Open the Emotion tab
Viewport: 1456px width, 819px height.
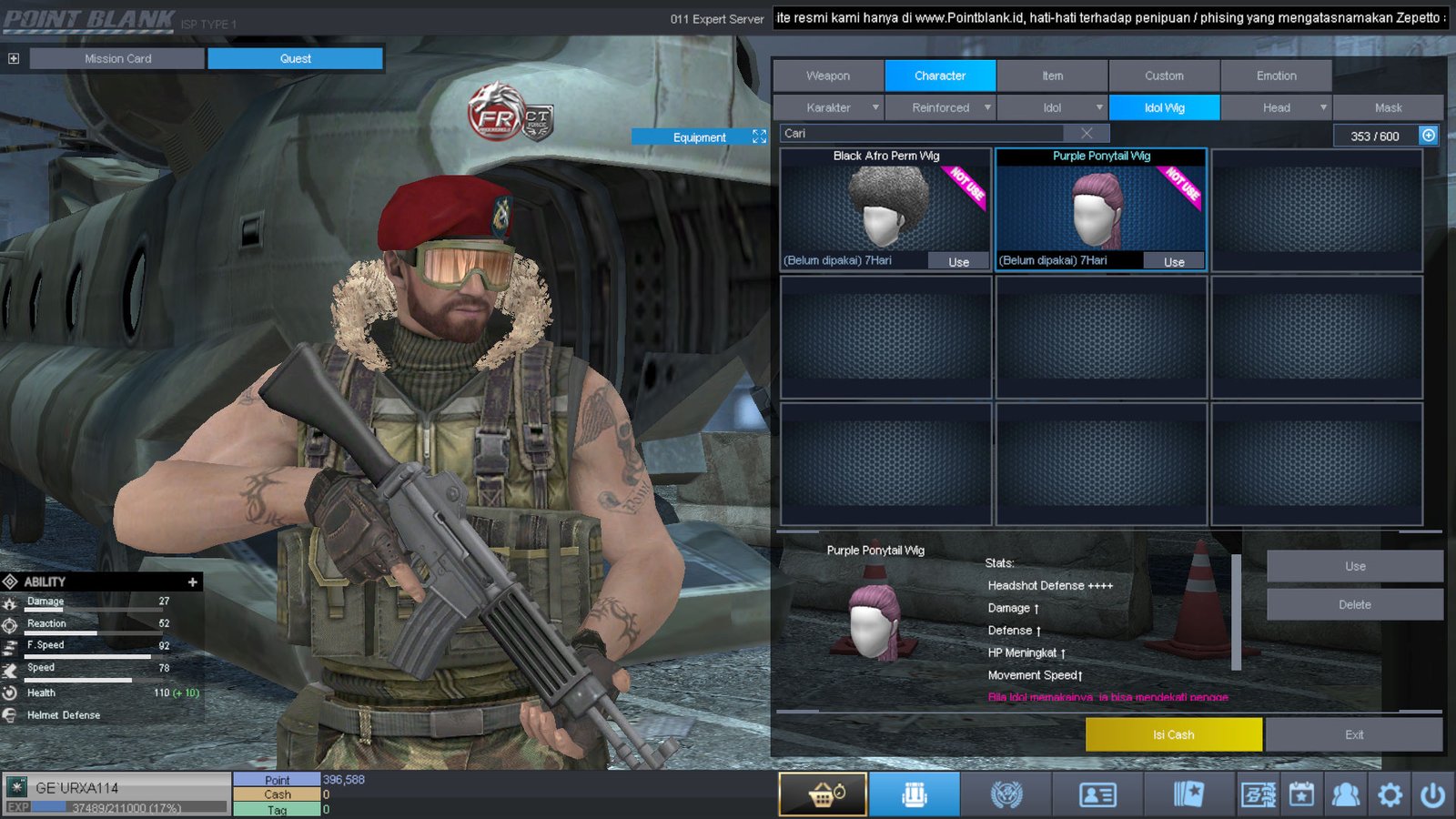tap(1276, 76)
